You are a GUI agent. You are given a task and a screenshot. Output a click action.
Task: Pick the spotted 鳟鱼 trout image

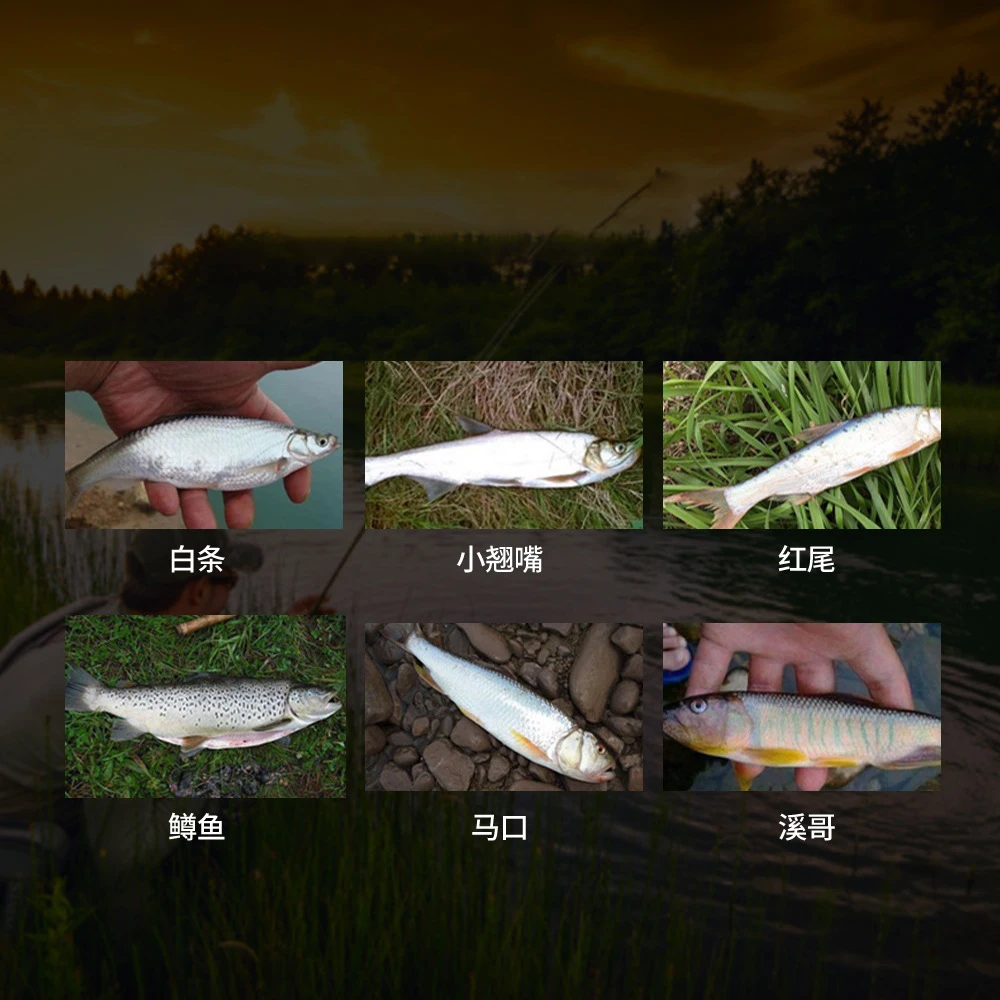pyautogui.click(x=205, y=706)
